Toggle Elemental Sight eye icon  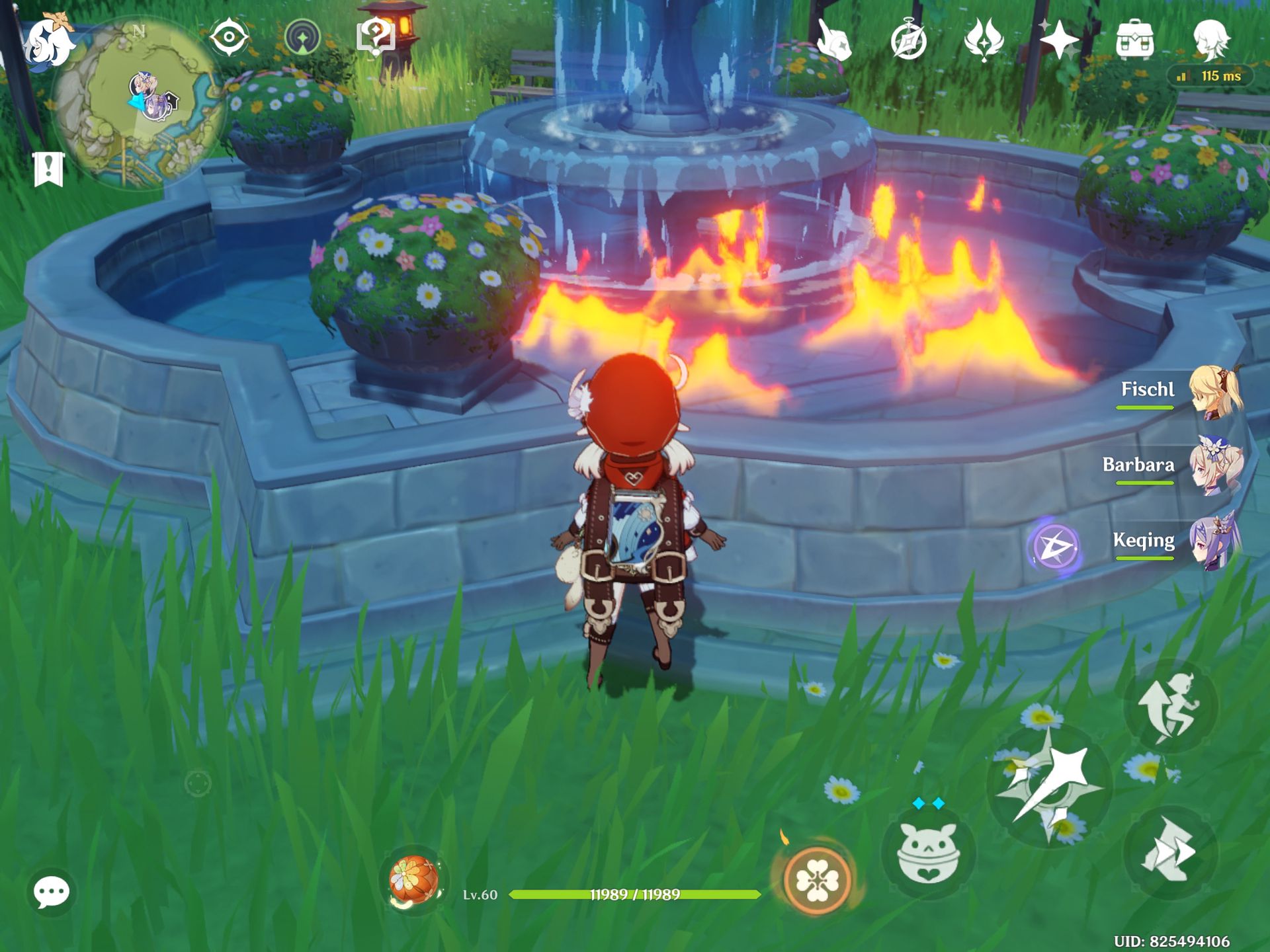(229, 36)
